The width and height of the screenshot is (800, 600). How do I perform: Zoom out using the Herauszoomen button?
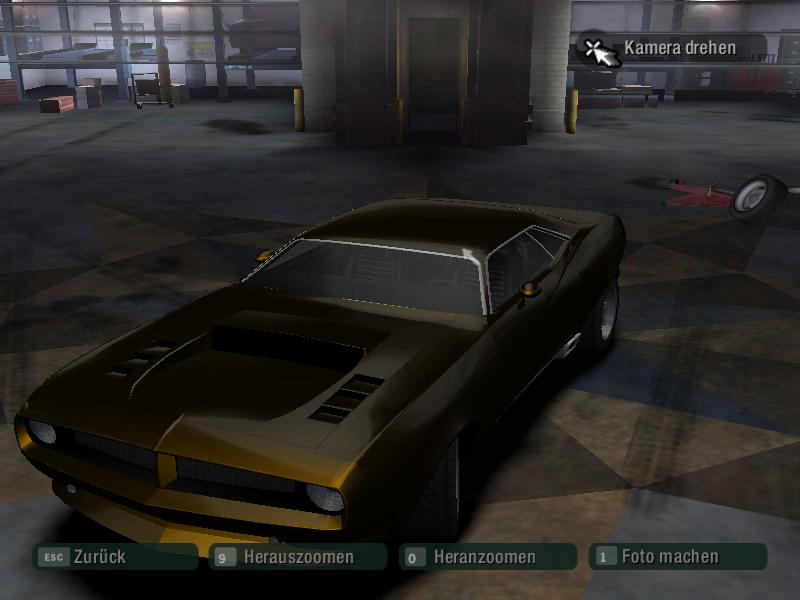tap(298, 557)
